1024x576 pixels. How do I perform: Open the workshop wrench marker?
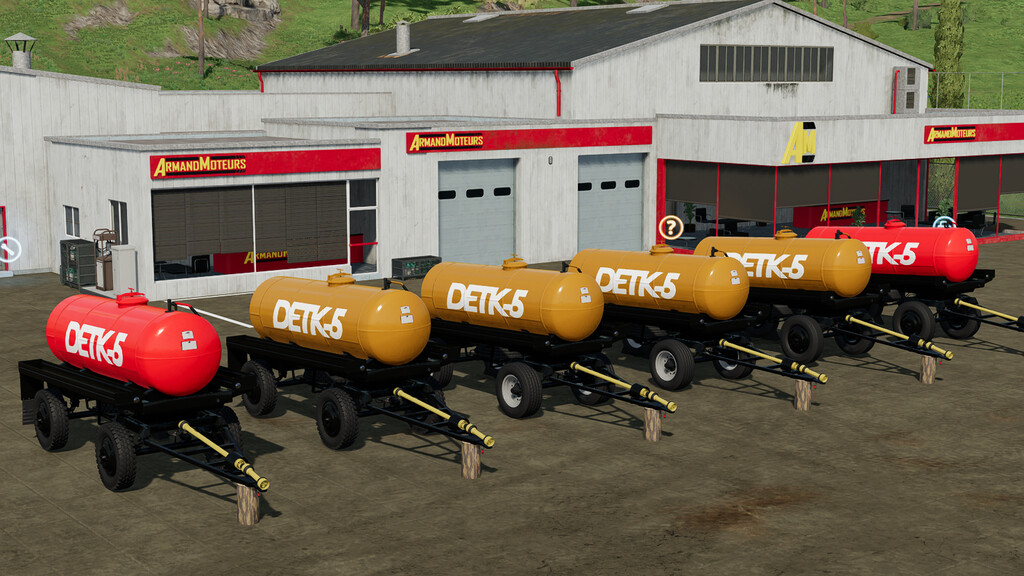(x=8, y=249)
